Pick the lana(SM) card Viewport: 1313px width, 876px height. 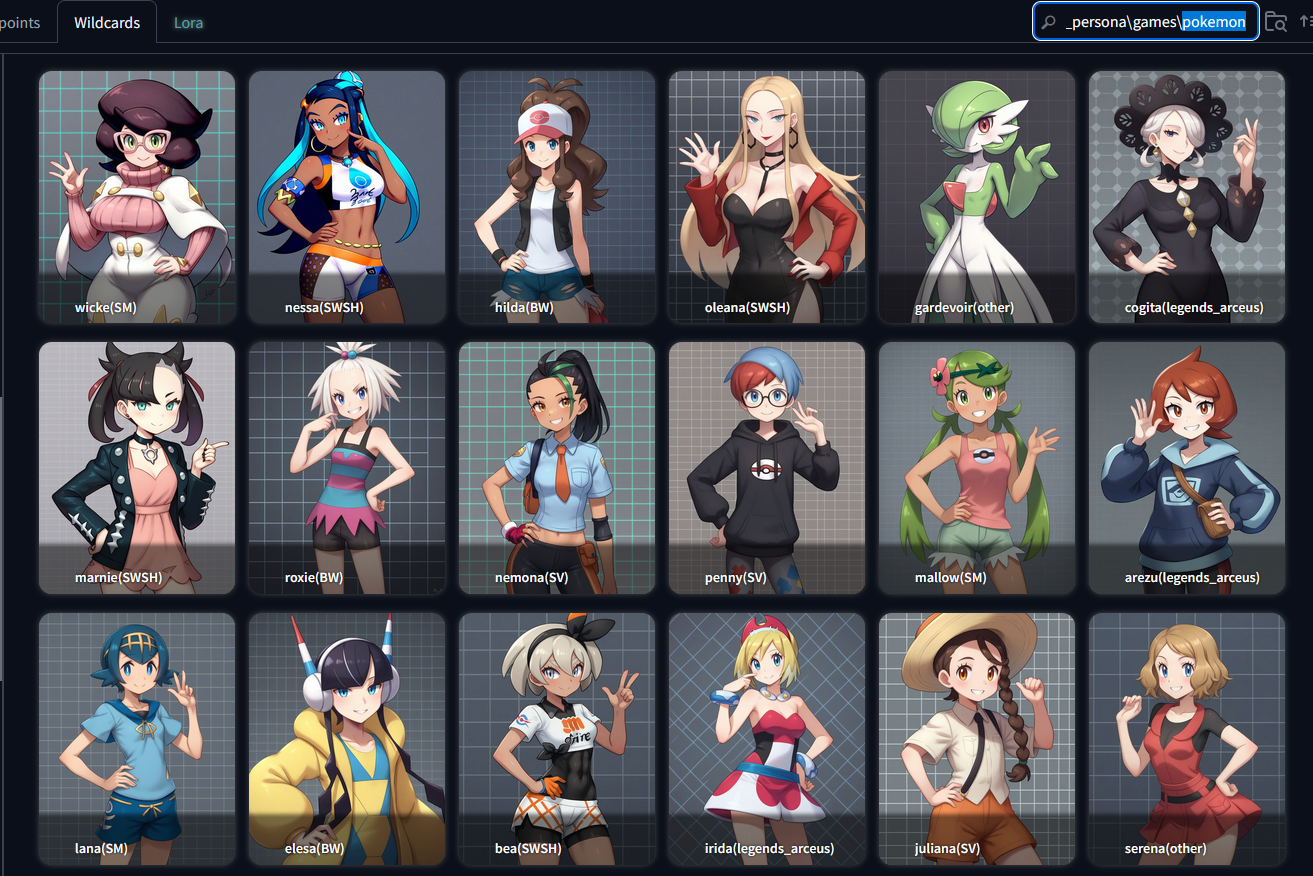[137, 738]
